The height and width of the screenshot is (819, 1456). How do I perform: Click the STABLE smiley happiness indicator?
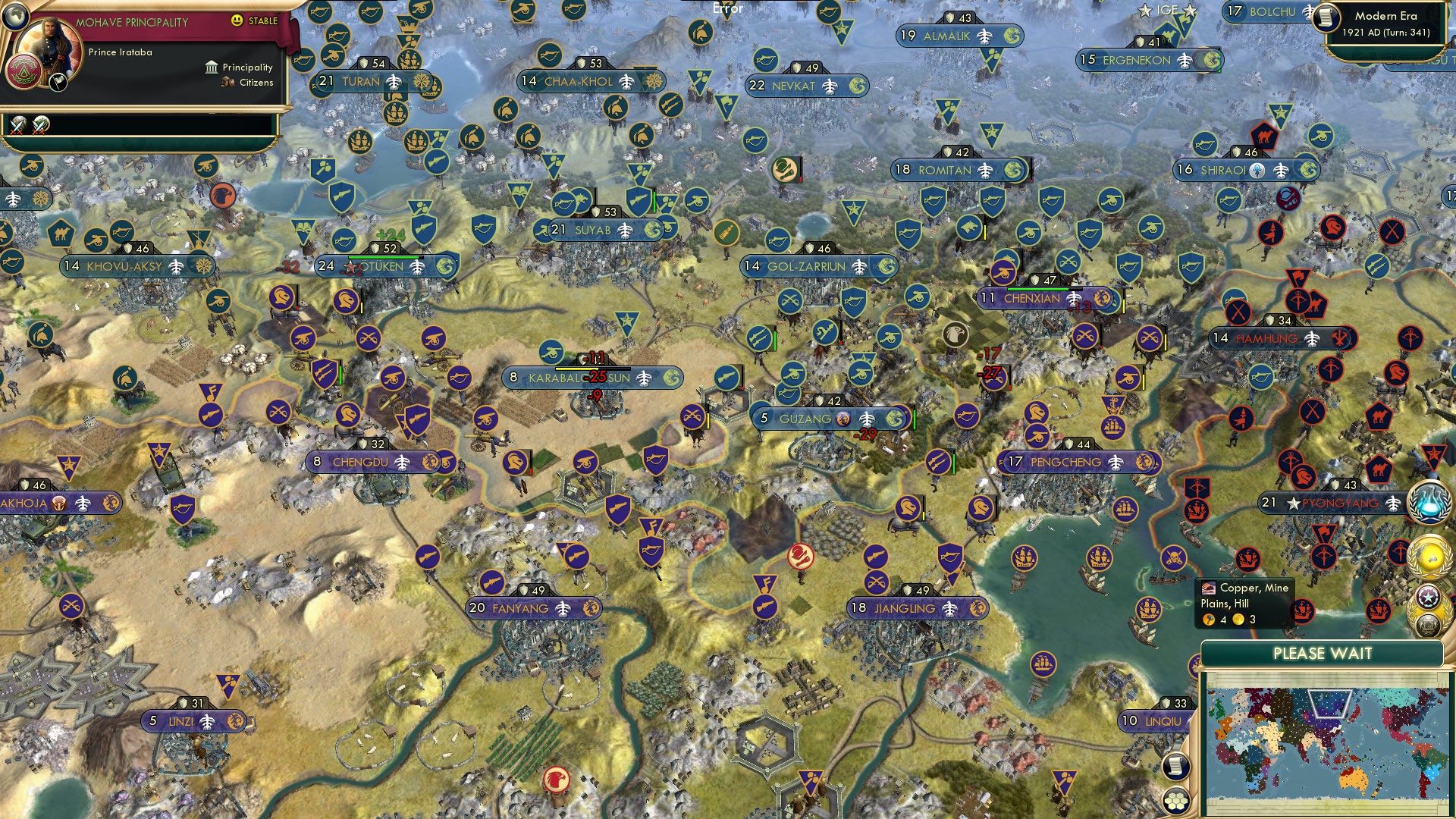237,21
